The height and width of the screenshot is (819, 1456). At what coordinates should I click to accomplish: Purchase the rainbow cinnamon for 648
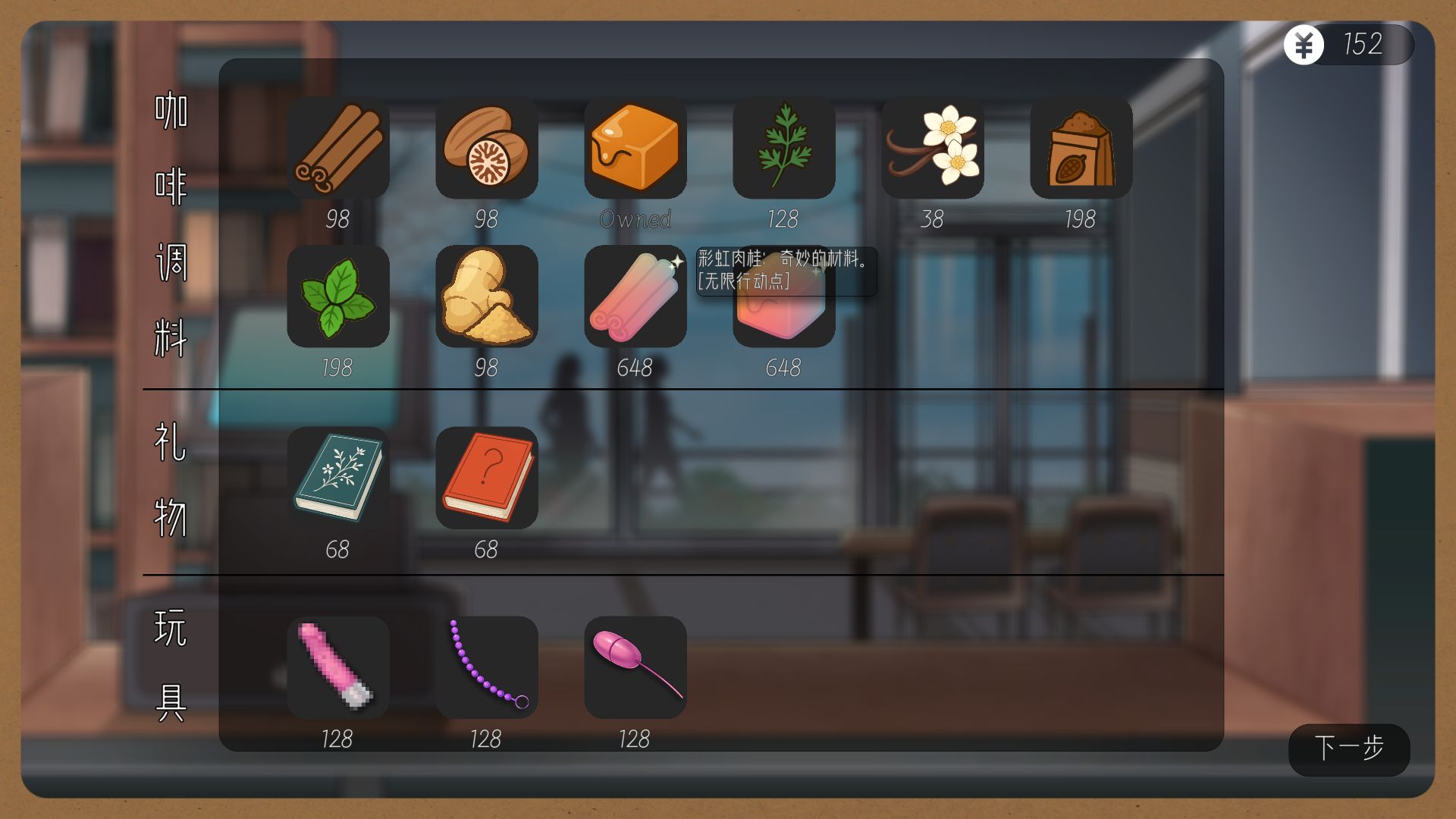(635, 297)
